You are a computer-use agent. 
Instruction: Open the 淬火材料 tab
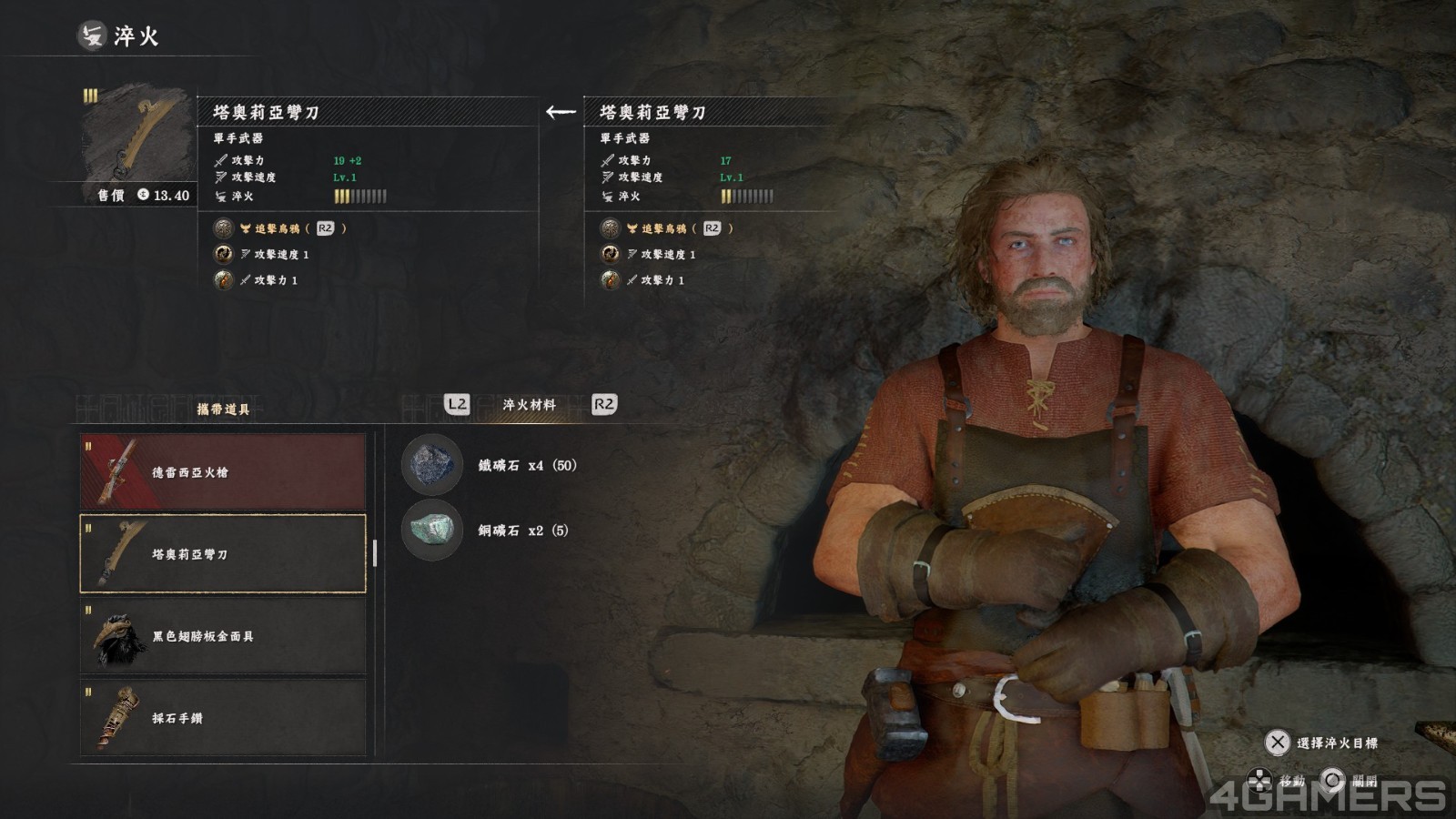tap(529, 405)
